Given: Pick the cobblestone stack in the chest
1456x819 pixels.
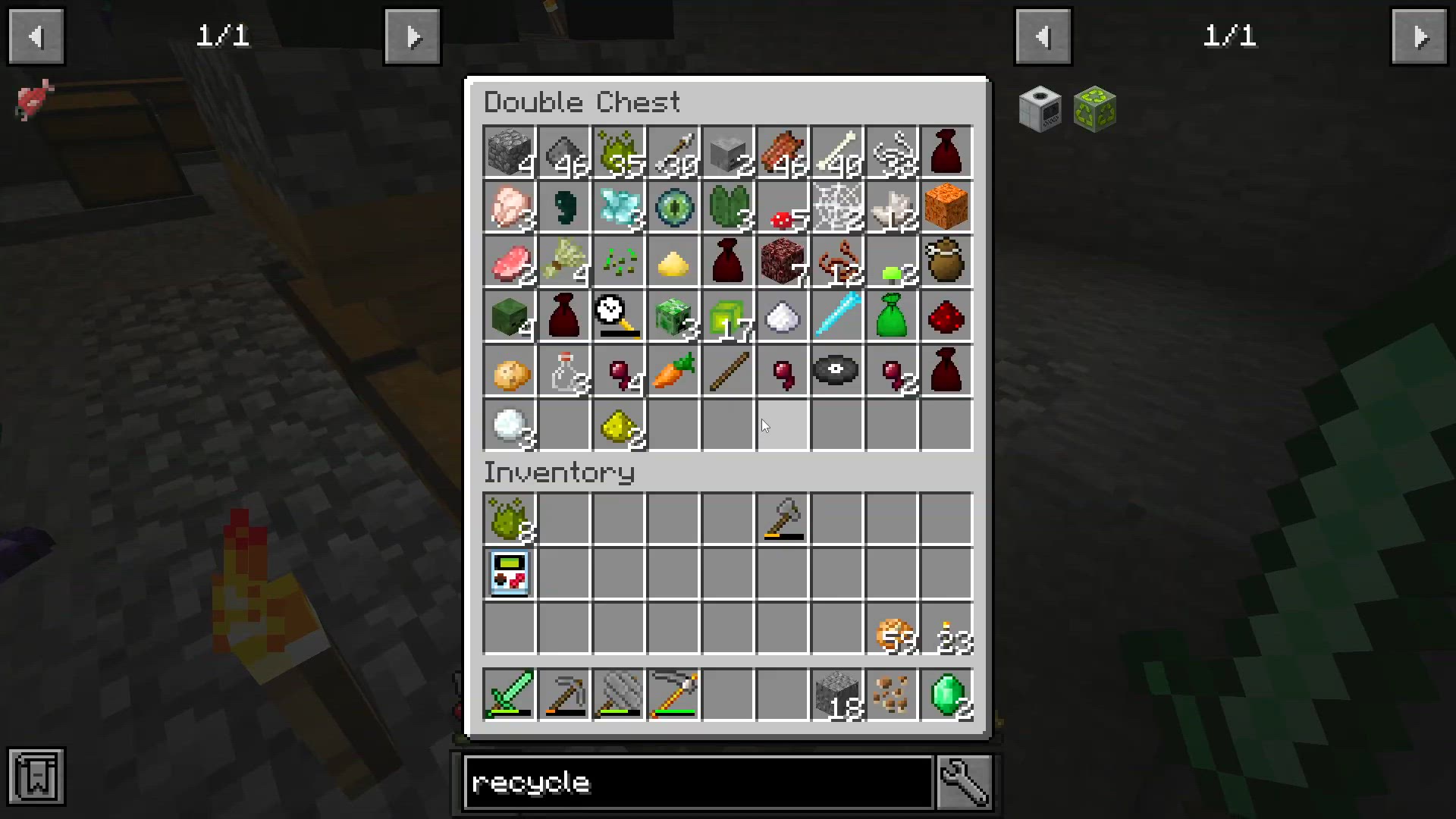Looking at the screenshot, I should pos(509,152).
